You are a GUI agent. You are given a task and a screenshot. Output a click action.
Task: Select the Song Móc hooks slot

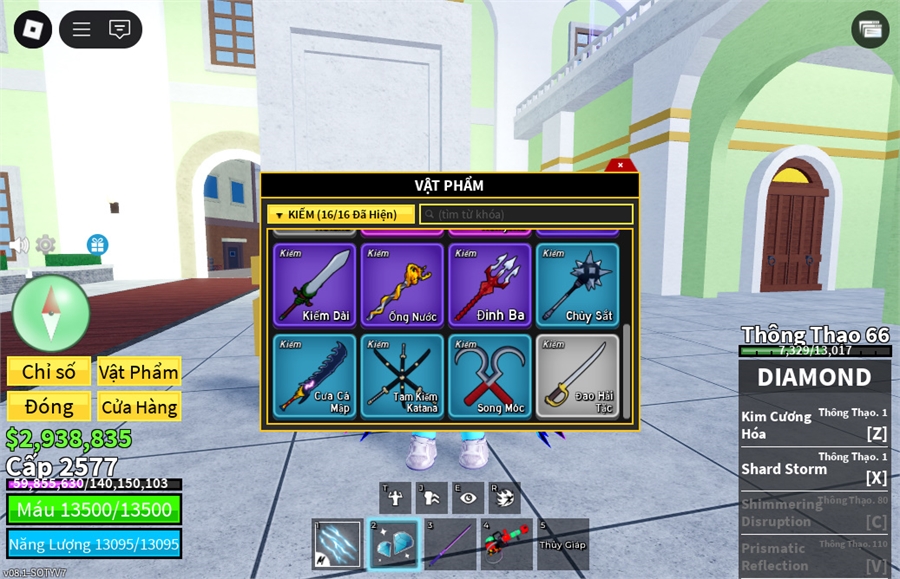click(489, 375)
